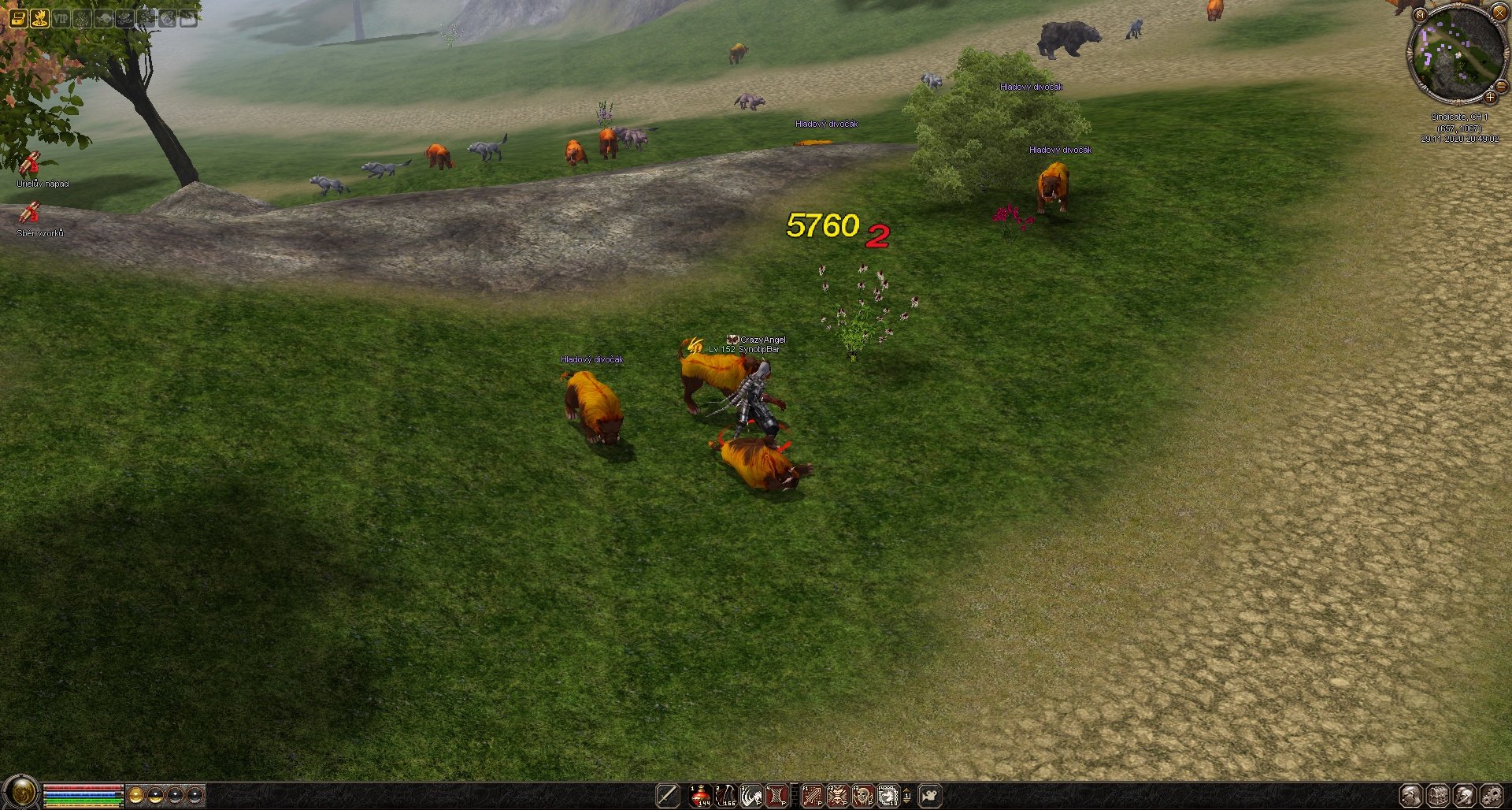Viewport: 1512px width, 810px height.
Task: Click on the circular minimap
Action: pos(1456,54)
